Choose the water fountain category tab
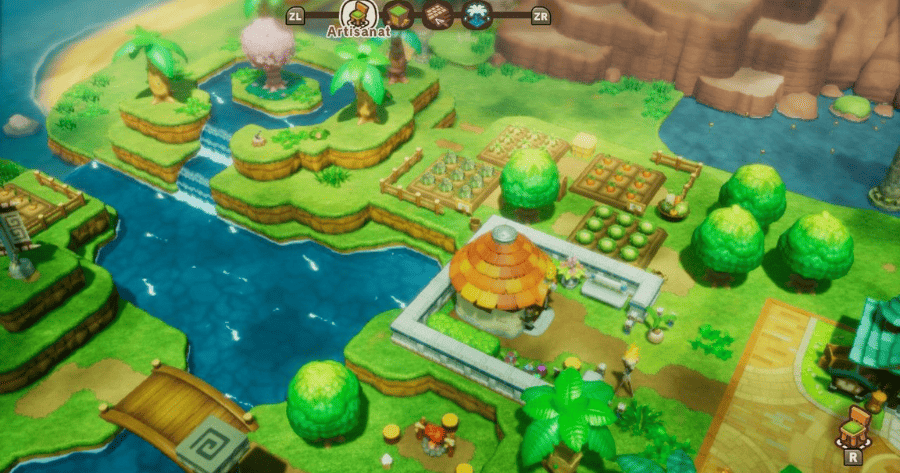Image resolution: width=900 pixels, height=473 pixels. [476, 15]
